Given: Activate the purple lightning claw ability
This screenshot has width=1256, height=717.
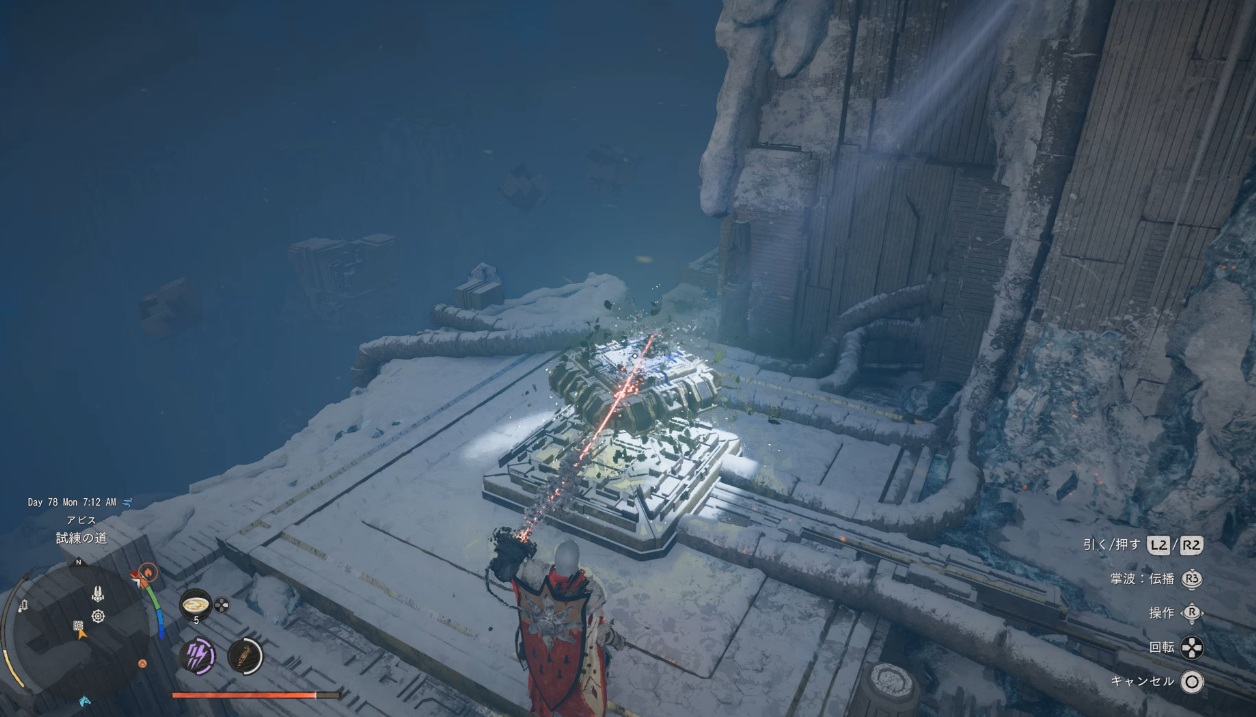Looking at the screenshot, I should click(x=198, y=655).
